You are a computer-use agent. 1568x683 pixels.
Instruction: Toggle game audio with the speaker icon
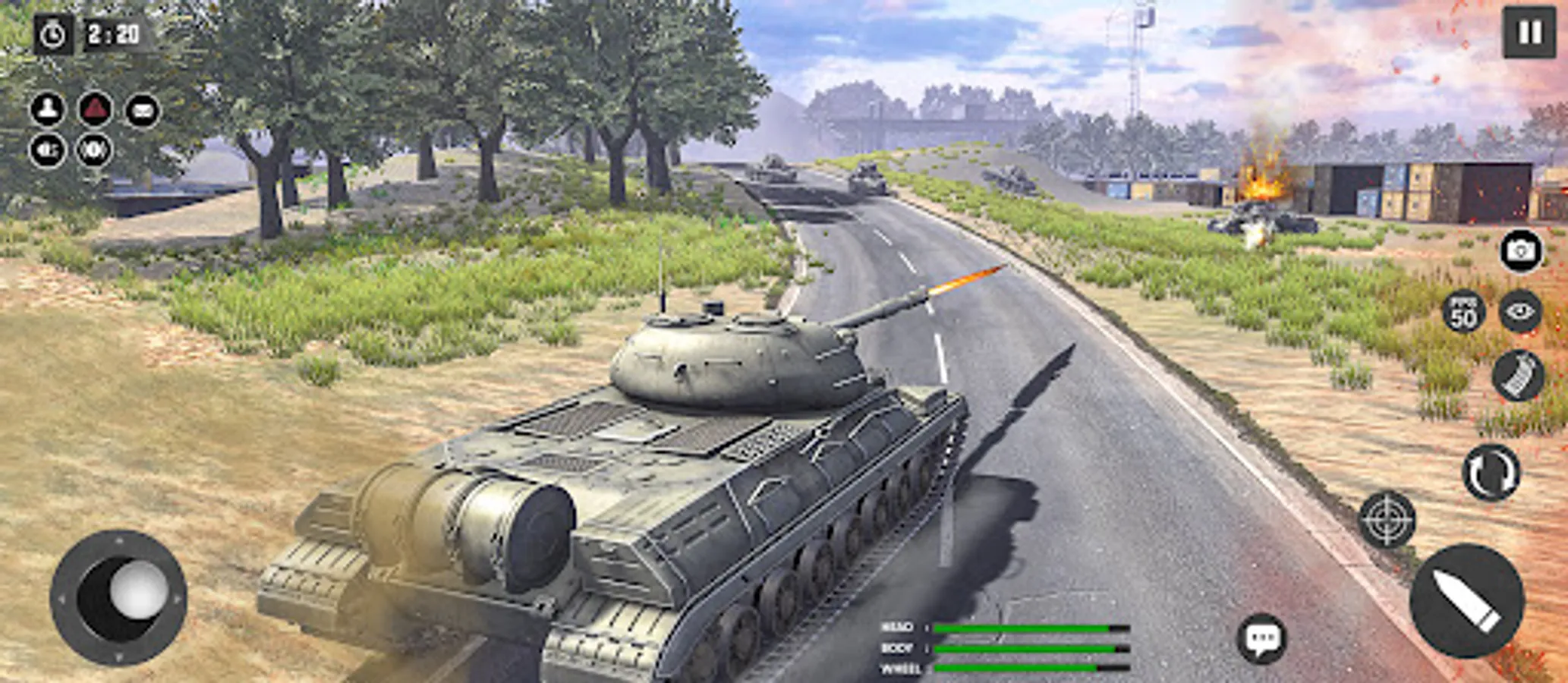click(47, 150)
